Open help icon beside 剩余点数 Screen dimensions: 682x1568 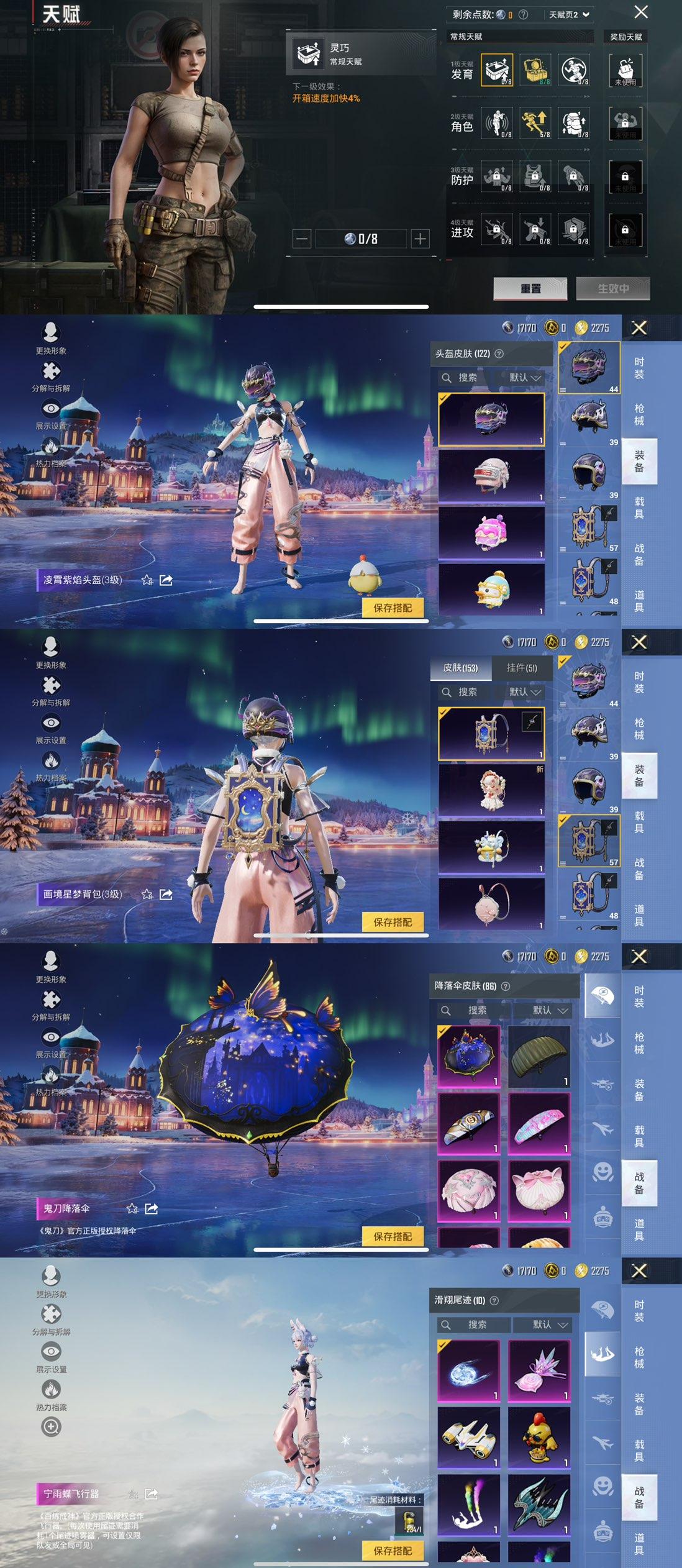click(x=523, y=14)
